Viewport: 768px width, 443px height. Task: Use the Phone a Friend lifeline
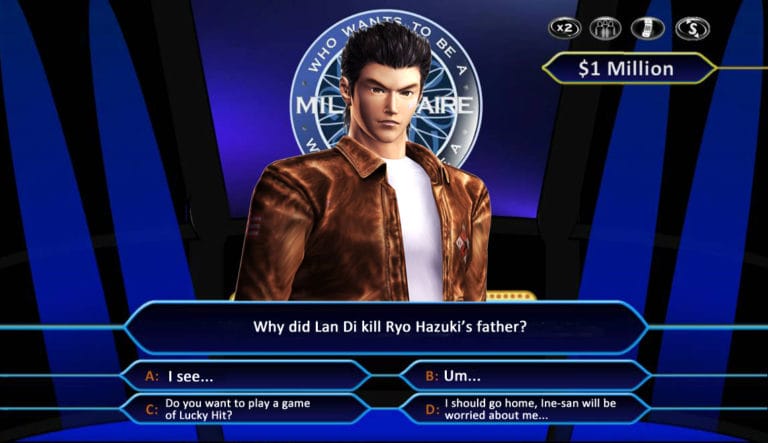647,28
